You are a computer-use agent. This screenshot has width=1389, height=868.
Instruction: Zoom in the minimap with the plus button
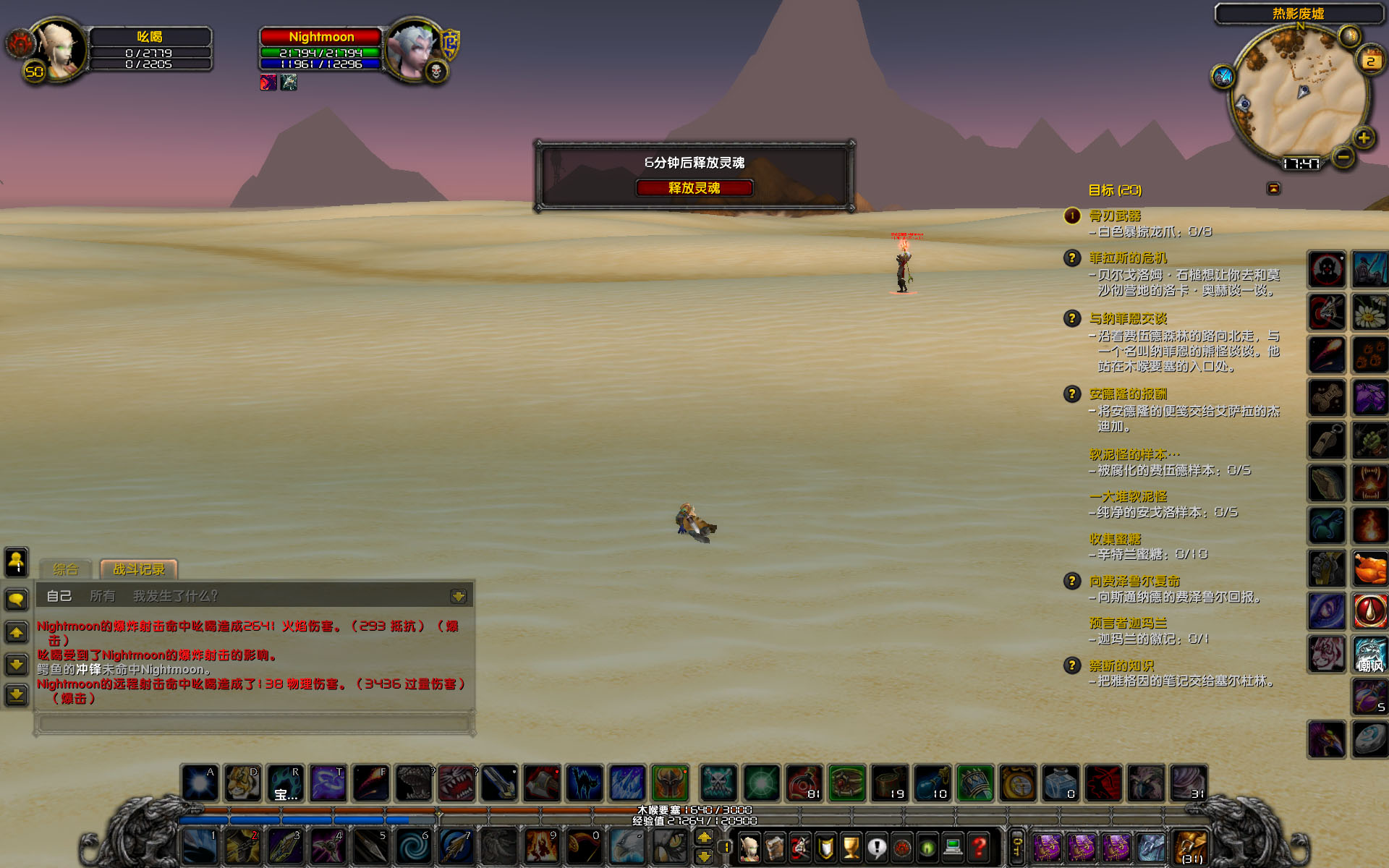click(1364, 137)
